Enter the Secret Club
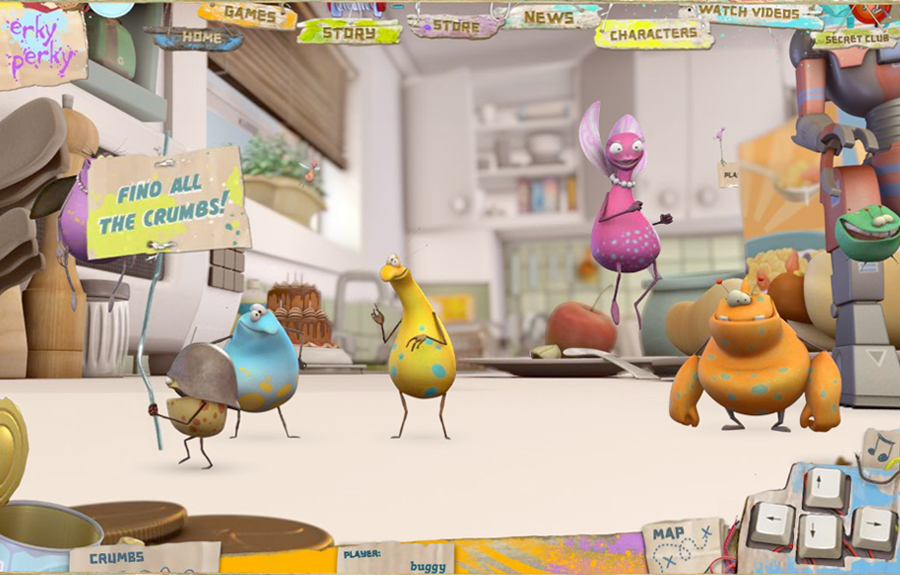900x575 pixels. (x=853, y=41)
